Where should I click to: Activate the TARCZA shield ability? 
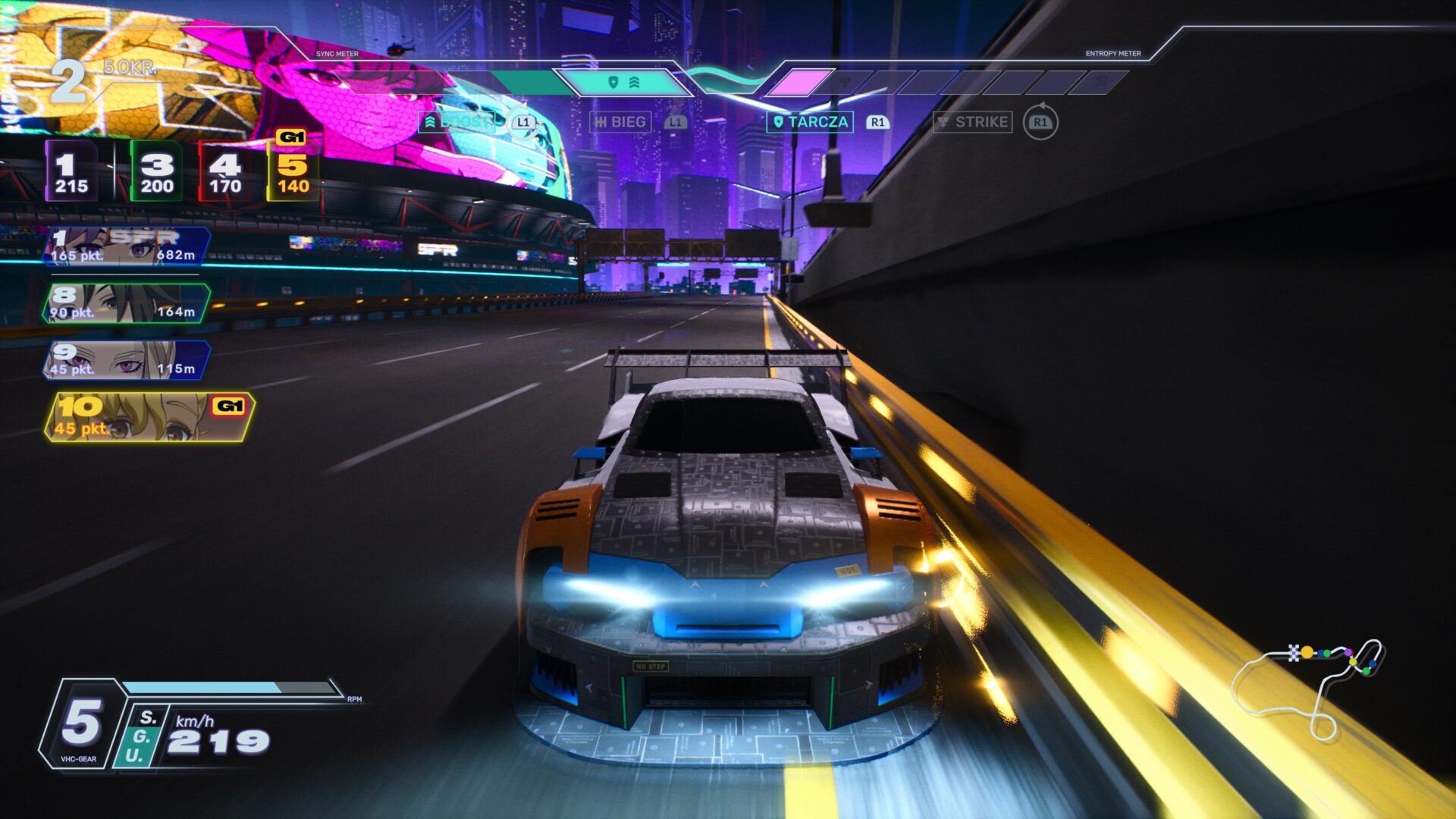809,122
